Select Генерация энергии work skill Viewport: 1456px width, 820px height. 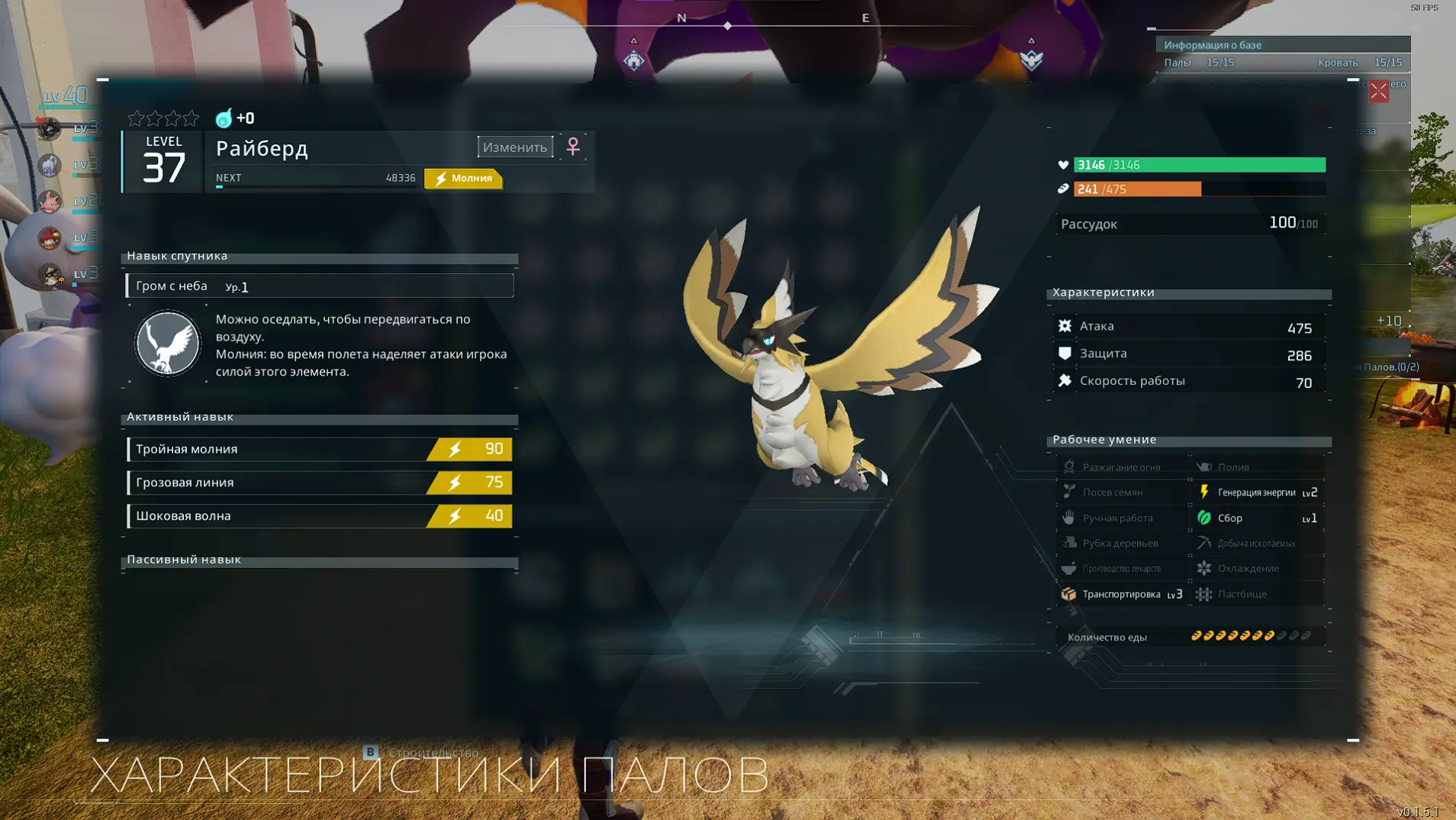[x=1257, y=492]
